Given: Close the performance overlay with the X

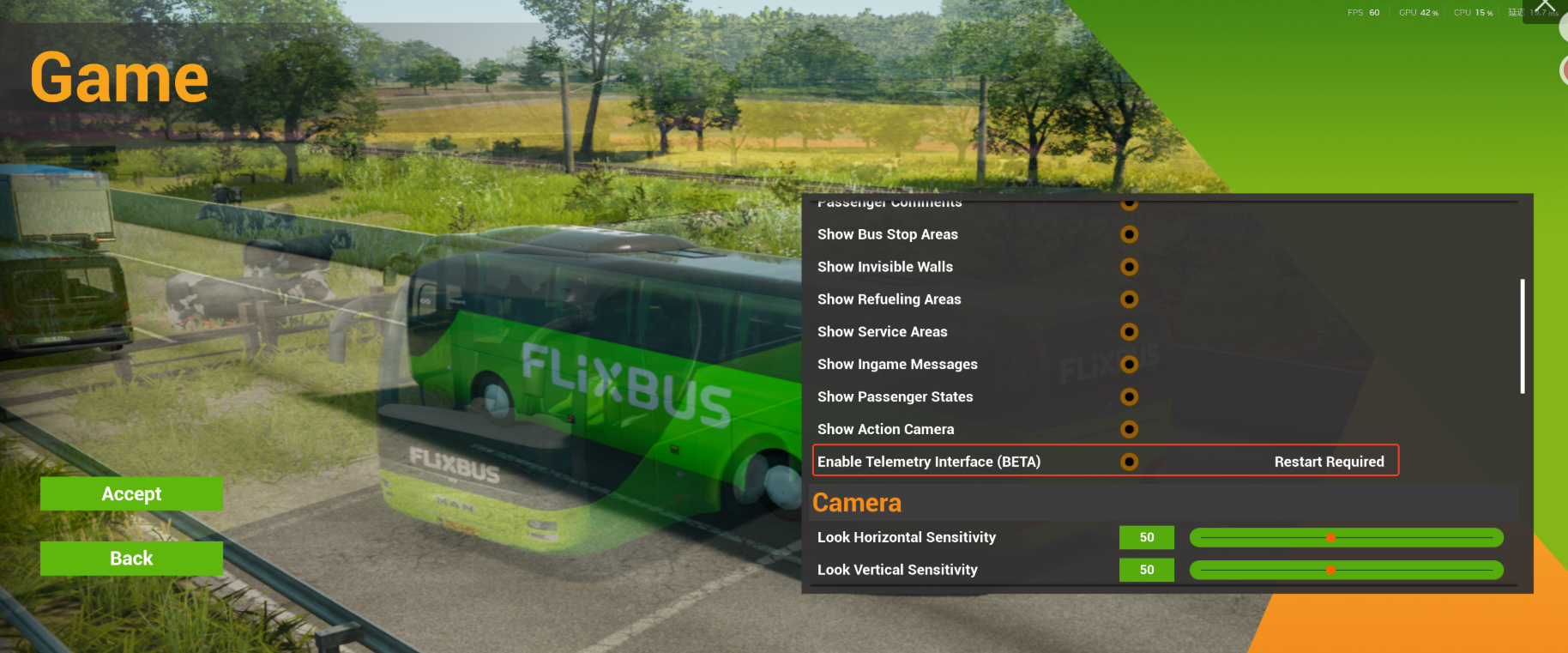Looking at the screenshot, I should coord(1545,7).
